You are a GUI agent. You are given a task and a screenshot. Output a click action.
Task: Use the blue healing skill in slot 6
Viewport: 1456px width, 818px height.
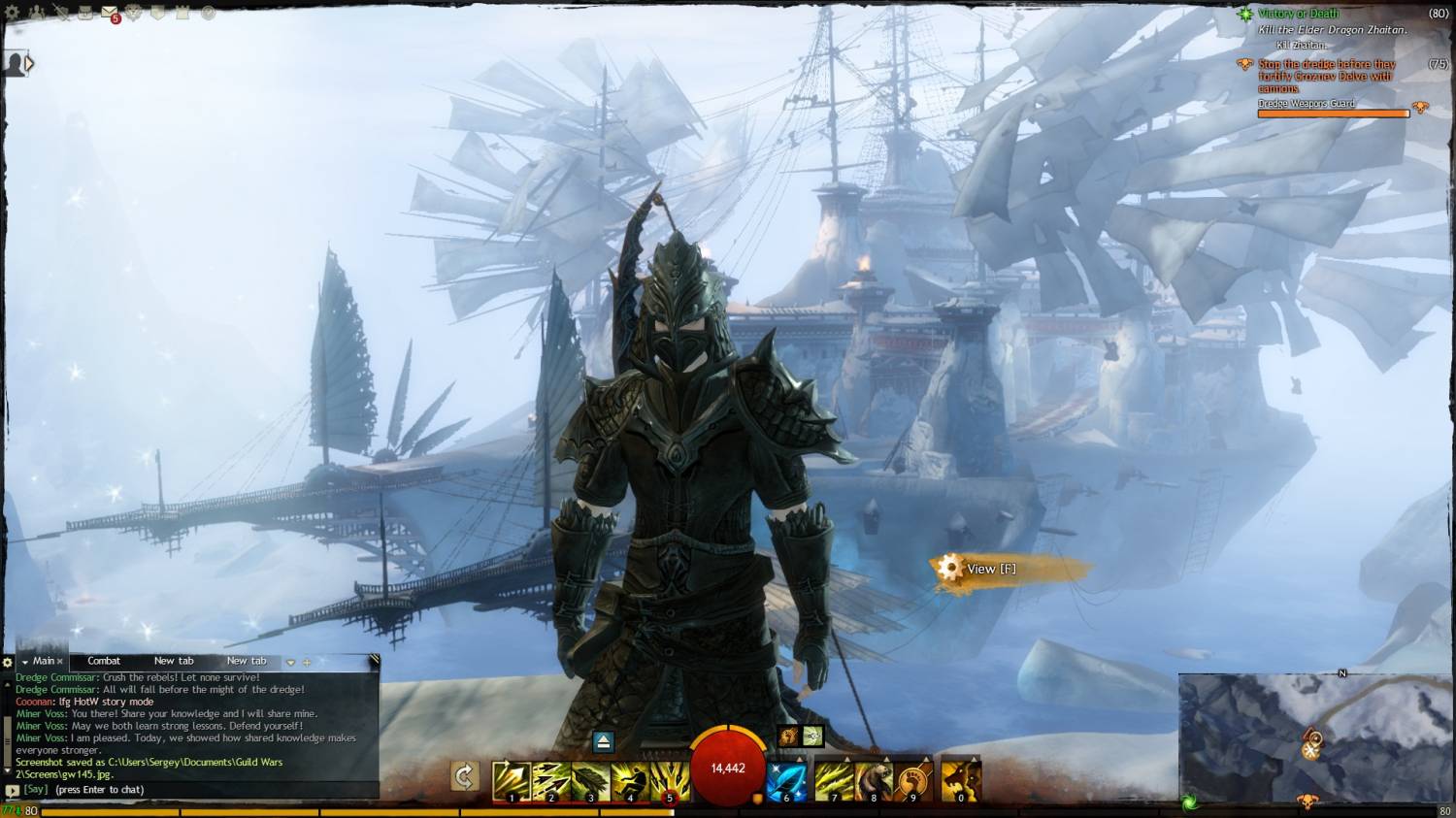[787, 781]
